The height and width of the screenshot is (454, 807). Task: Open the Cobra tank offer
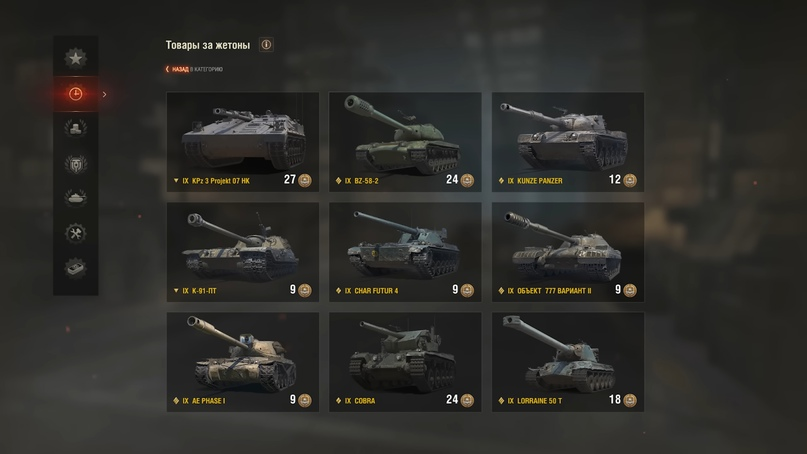coord(405,360)
